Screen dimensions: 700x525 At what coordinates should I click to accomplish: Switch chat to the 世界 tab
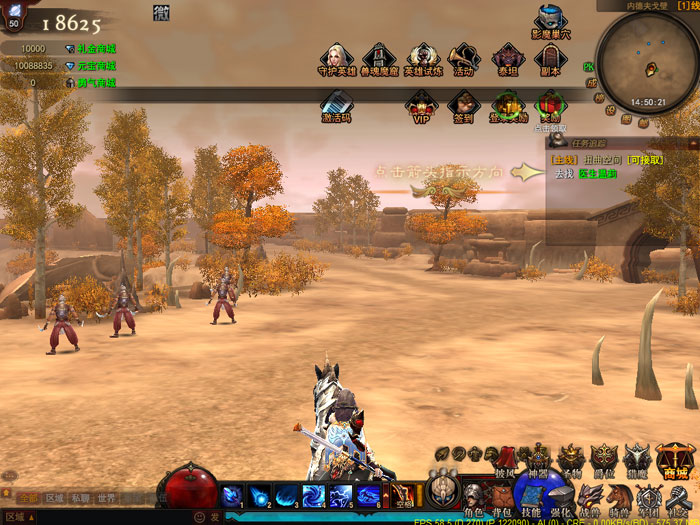pos(106,498)
